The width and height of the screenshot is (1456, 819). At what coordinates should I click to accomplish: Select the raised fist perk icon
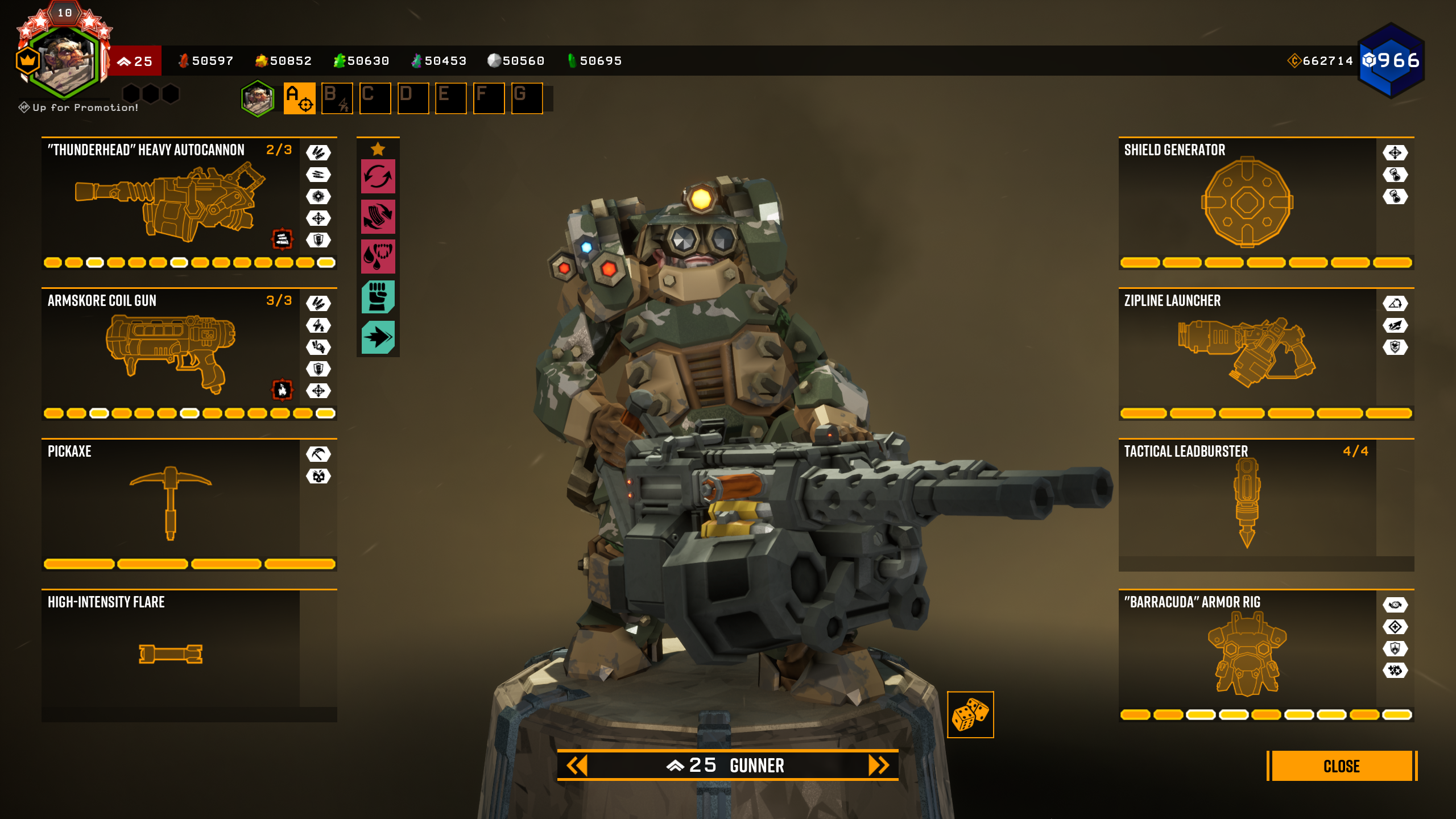378,297
